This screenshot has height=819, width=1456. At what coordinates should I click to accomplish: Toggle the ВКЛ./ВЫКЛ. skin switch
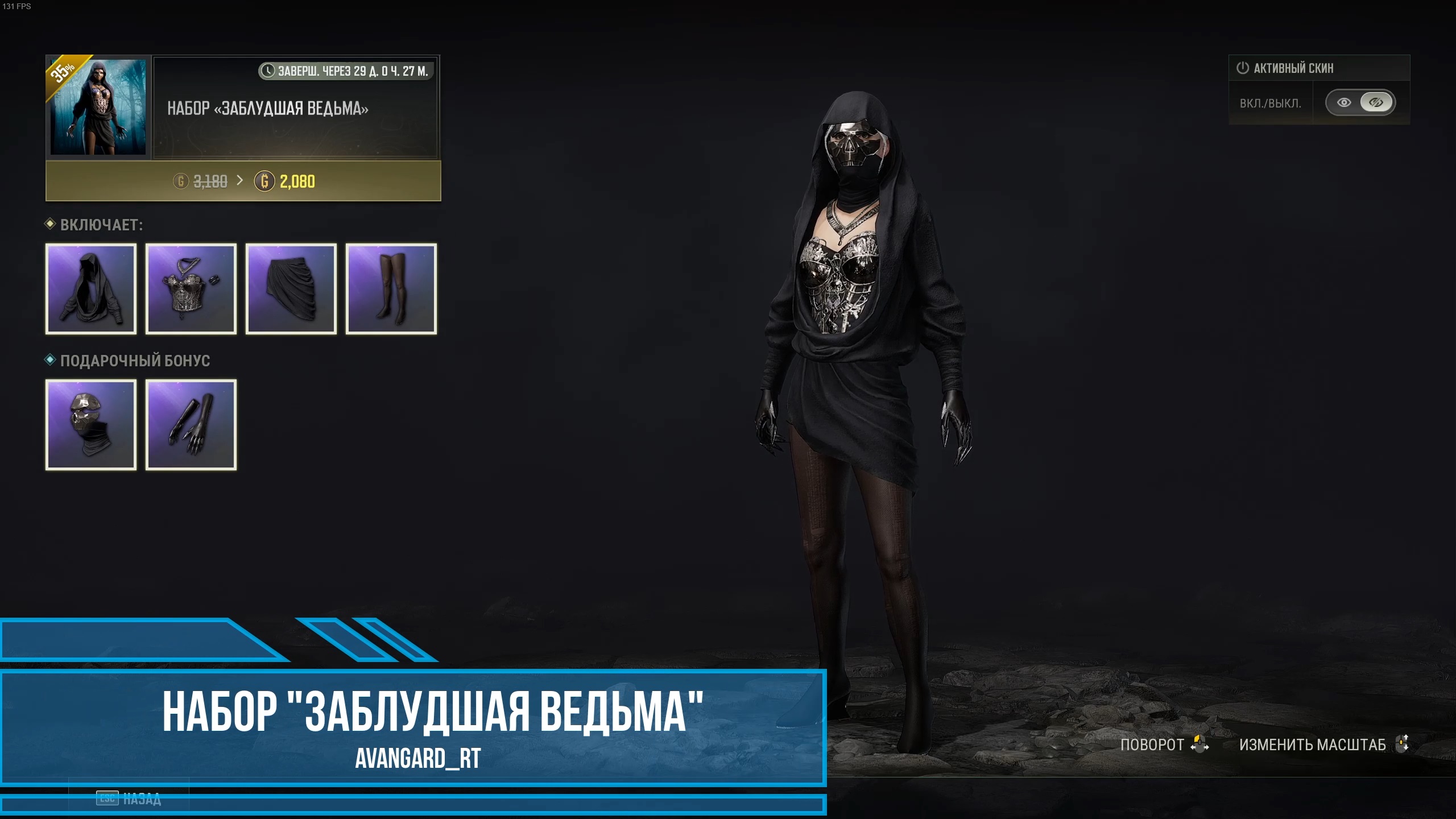click(x=1360, y=102)
